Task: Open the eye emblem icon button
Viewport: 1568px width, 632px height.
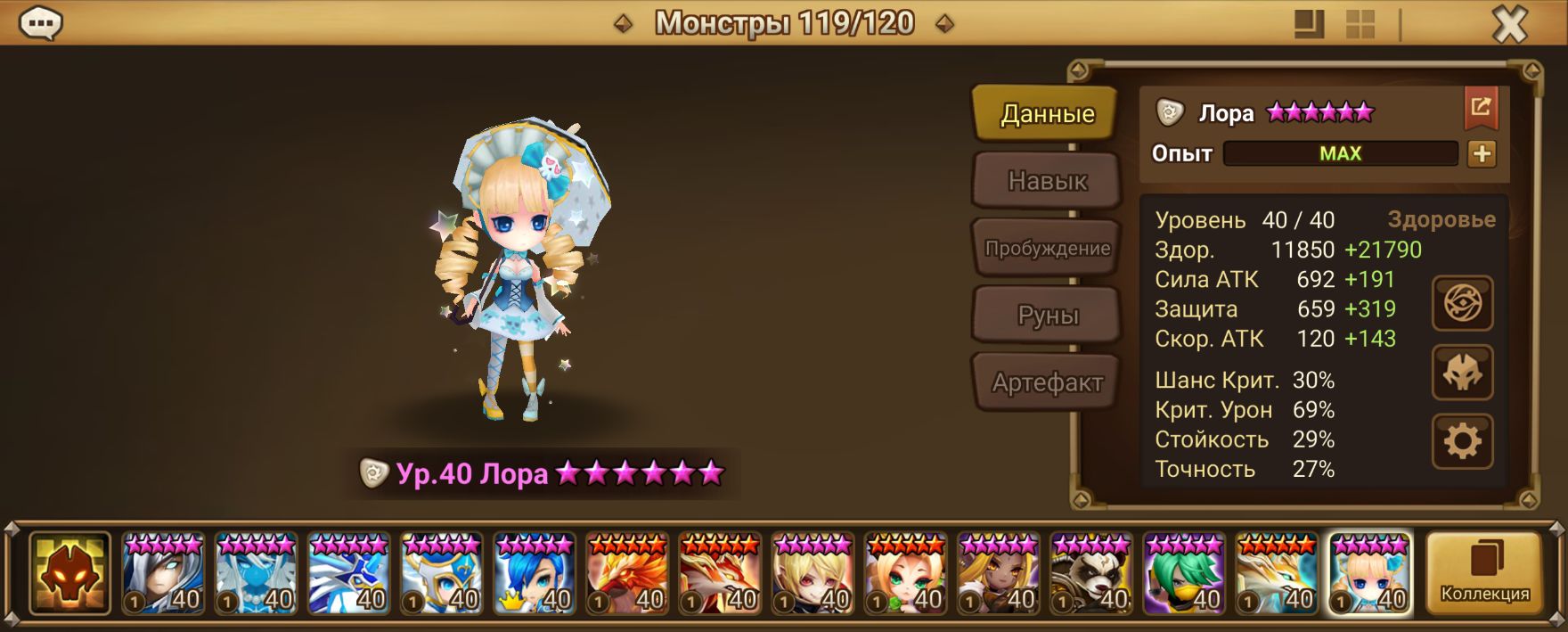Action: [x=1462, y=304]
